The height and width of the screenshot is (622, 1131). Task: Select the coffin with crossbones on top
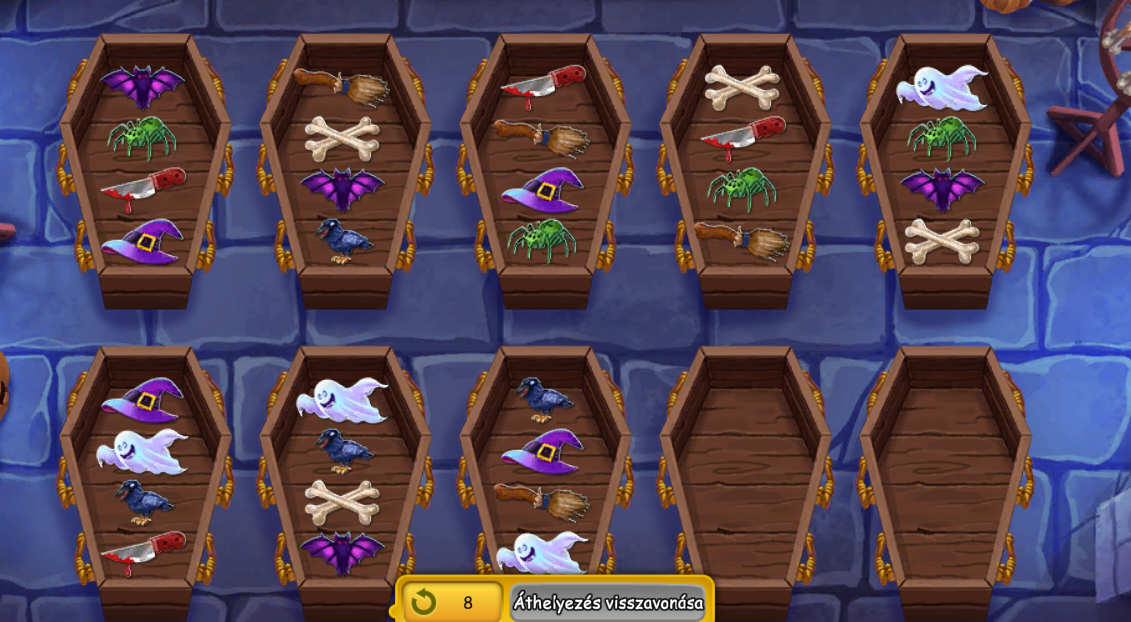coord(745,170)
